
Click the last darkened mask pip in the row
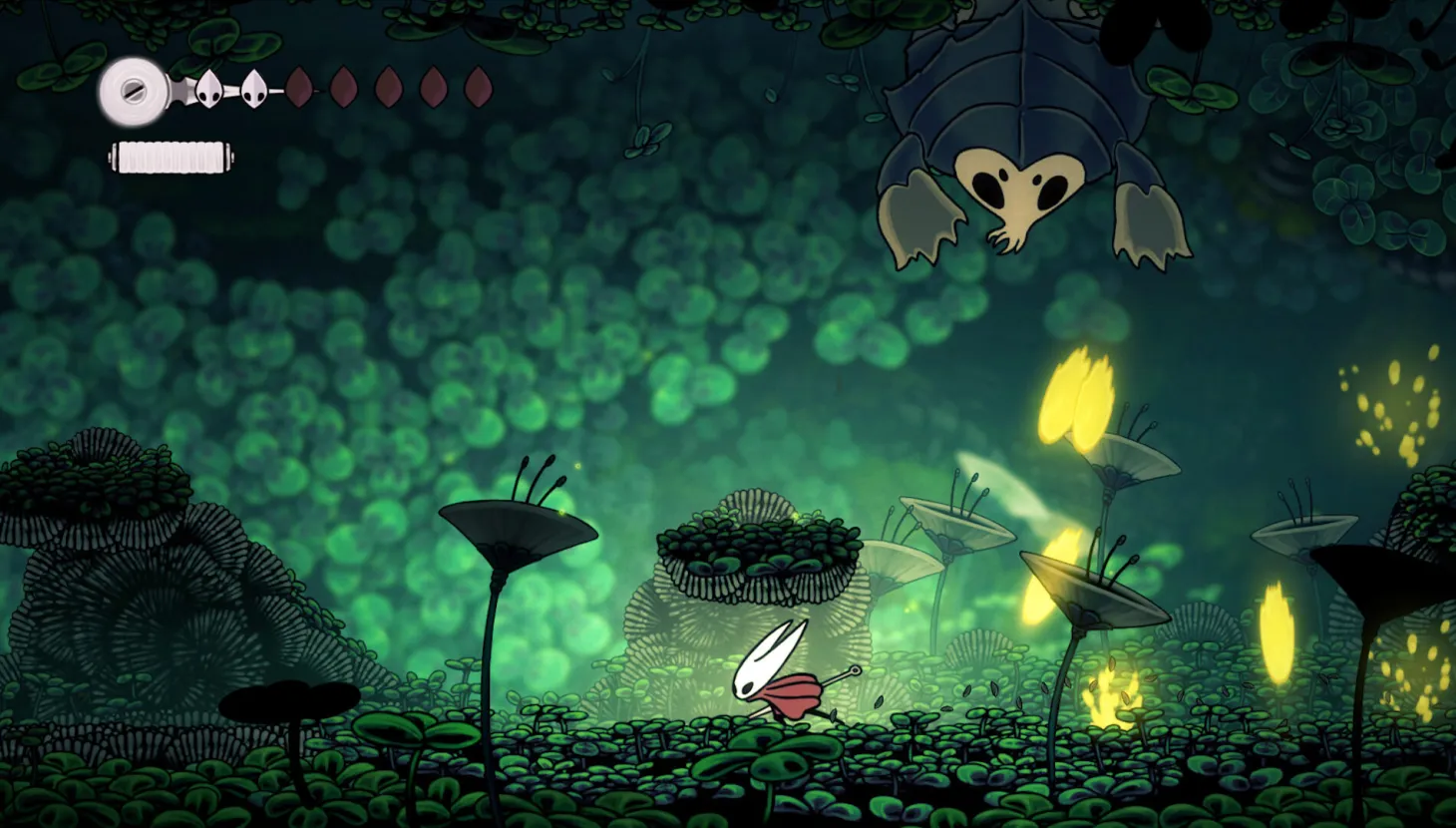pyautogui.click(x=477, y=89)
